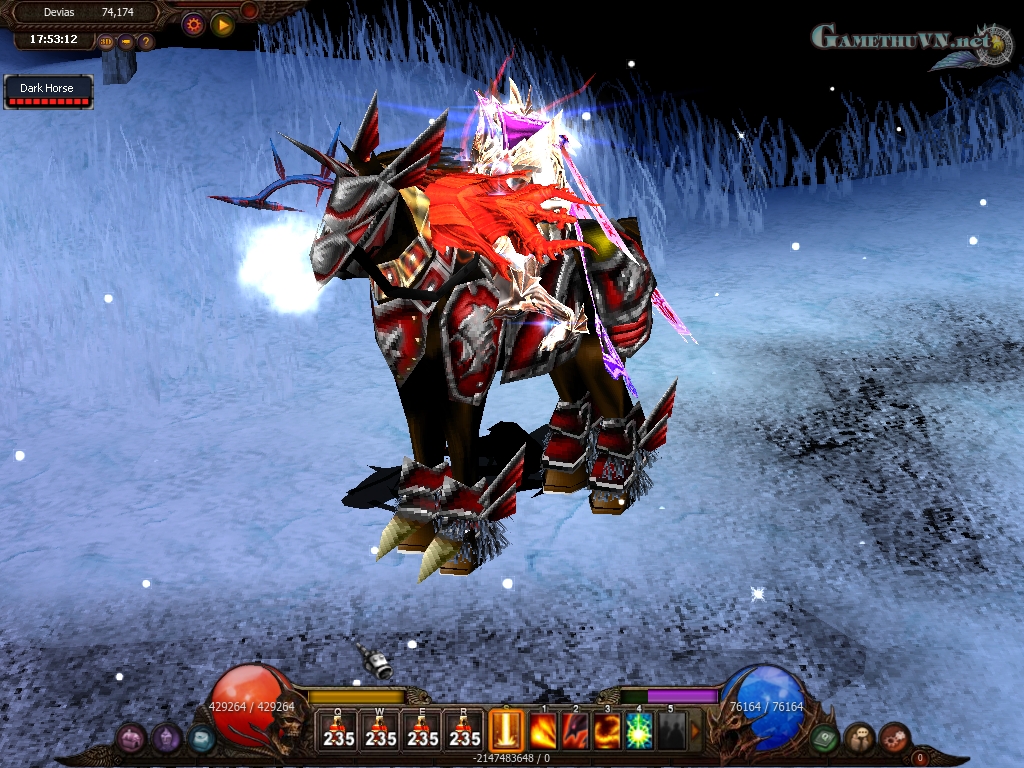Toggle the 3D camera button
The image size is (1024, 768).
[106, 42]
